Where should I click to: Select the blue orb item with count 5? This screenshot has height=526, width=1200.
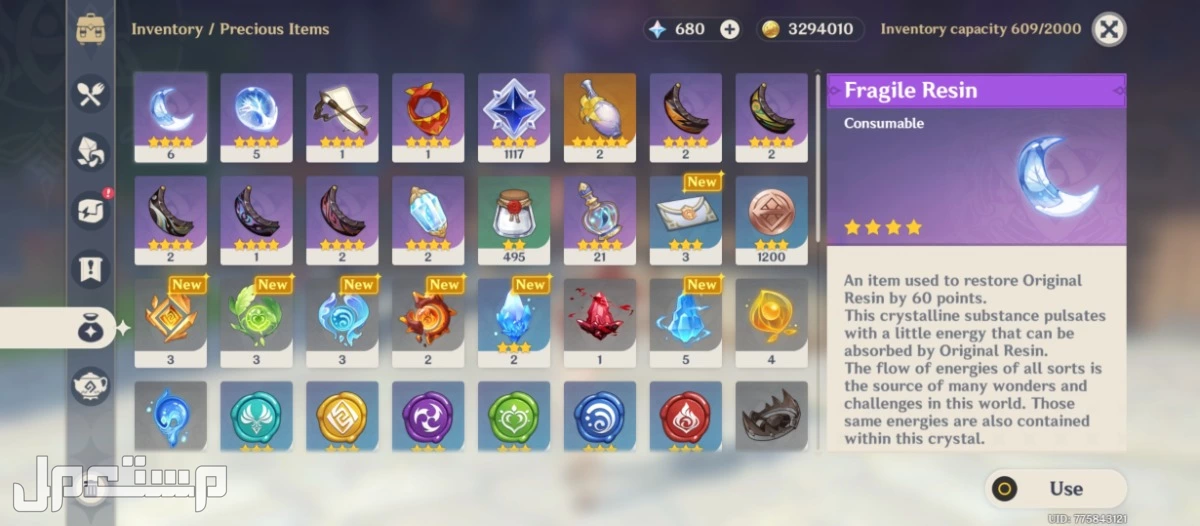(256, 115)
